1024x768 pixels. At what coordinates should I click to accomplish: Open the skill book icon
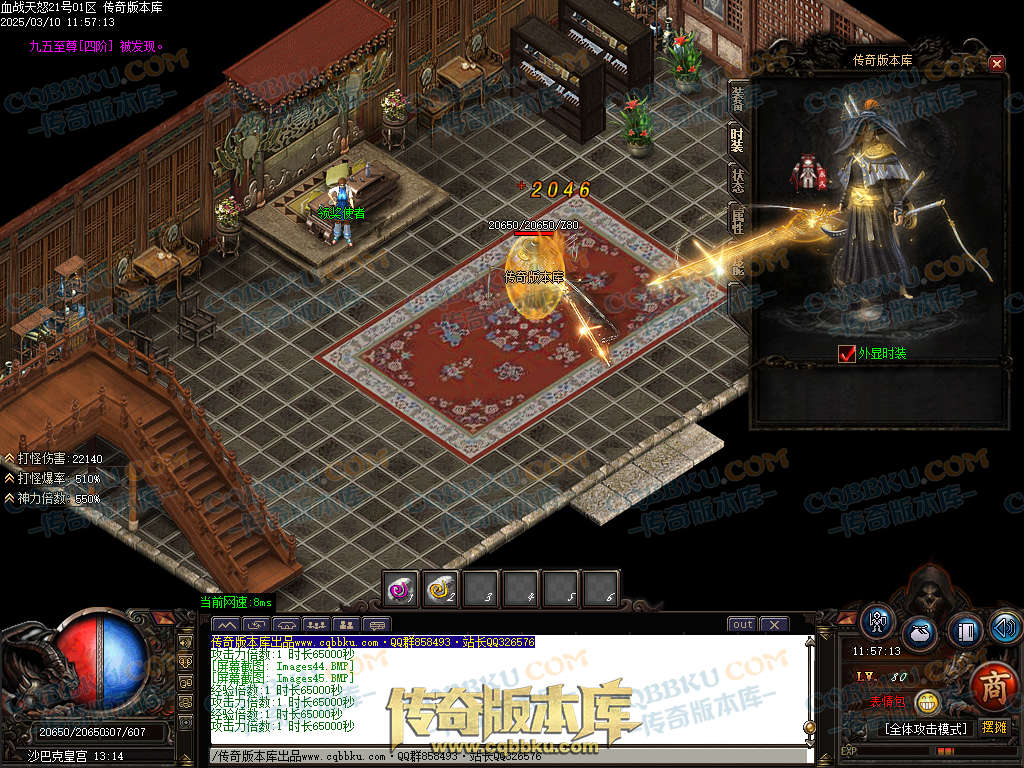(x=964, y=630)
